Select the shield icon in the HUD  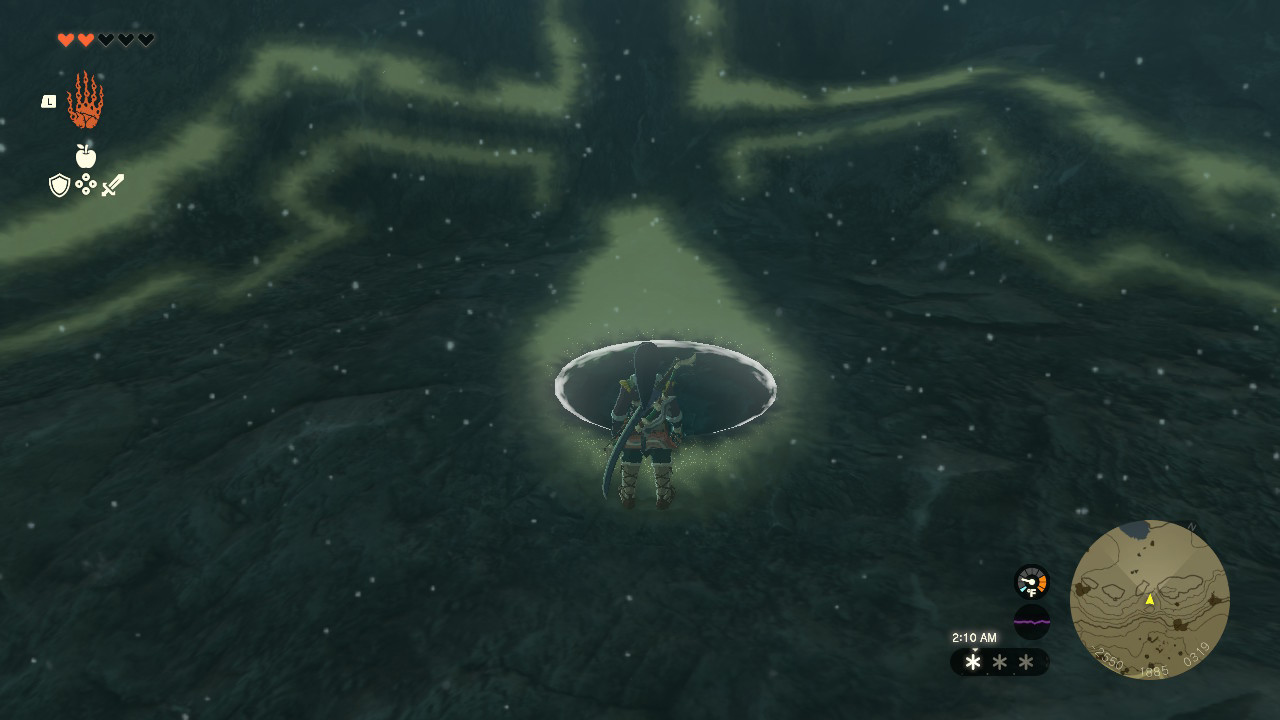pos(60,185)
